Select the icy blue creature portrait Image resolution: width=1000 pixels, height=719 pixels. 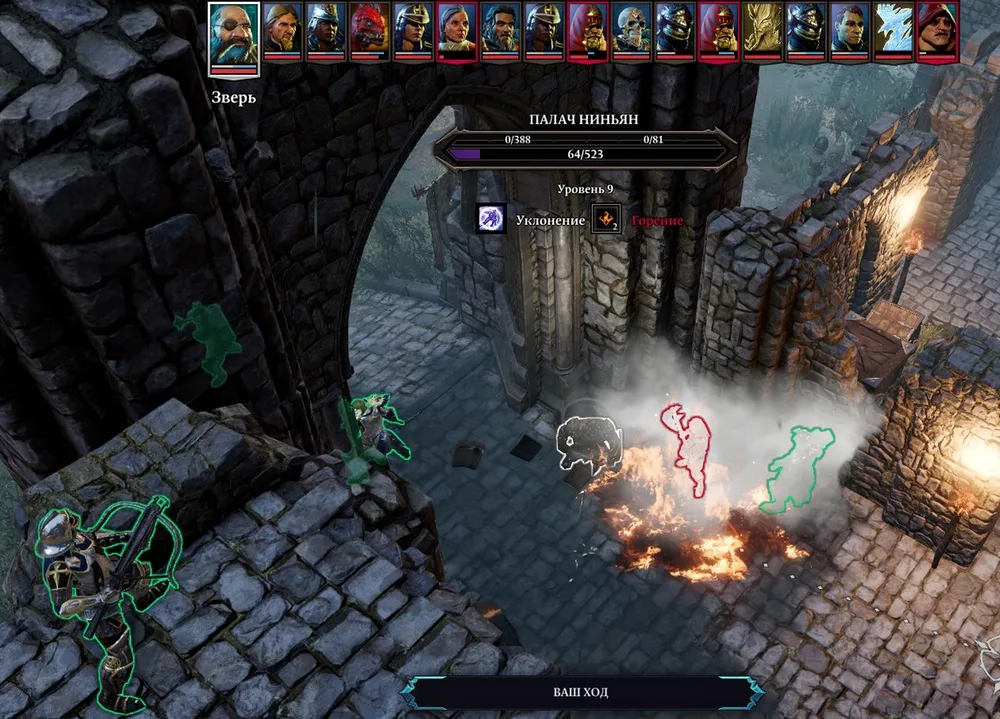(892, 30)
